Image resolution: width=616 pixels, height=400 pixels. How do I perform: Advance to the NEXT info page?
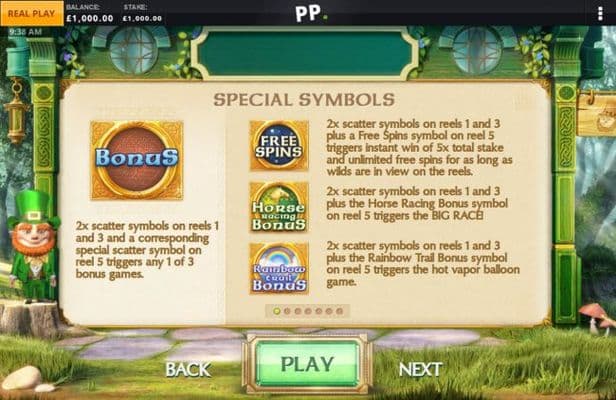tap(420, 369)
